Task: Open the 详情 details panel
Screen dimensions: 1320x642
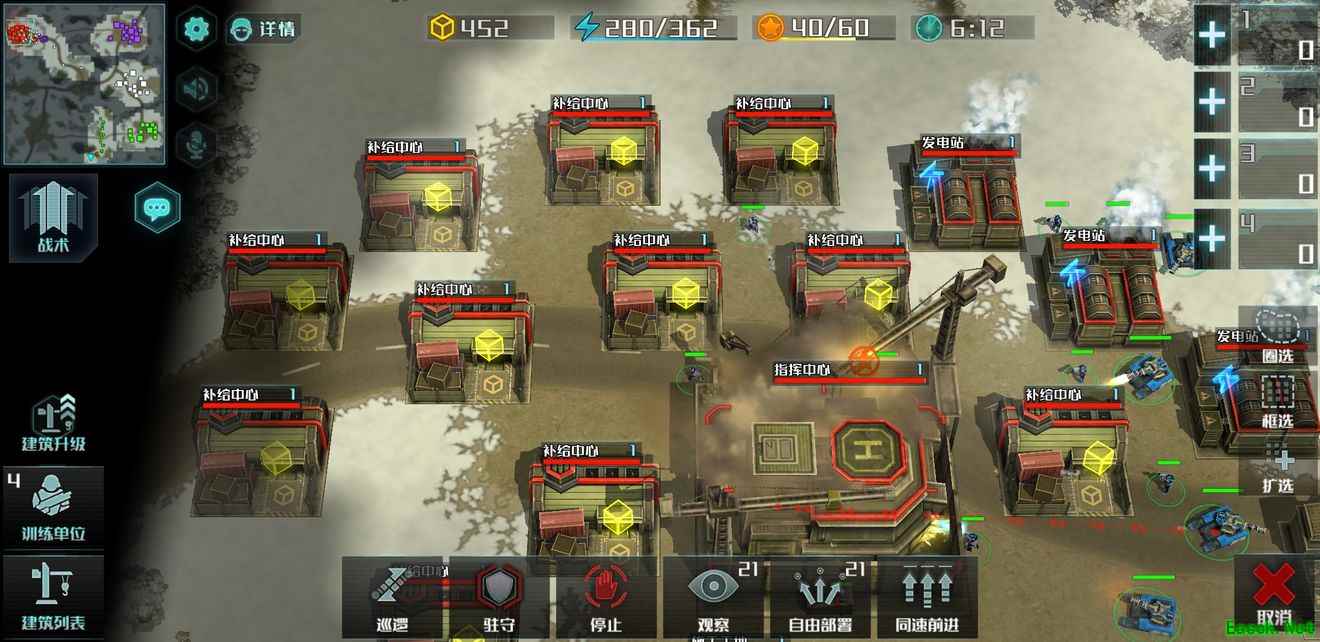Action: [x=264, y=28]
